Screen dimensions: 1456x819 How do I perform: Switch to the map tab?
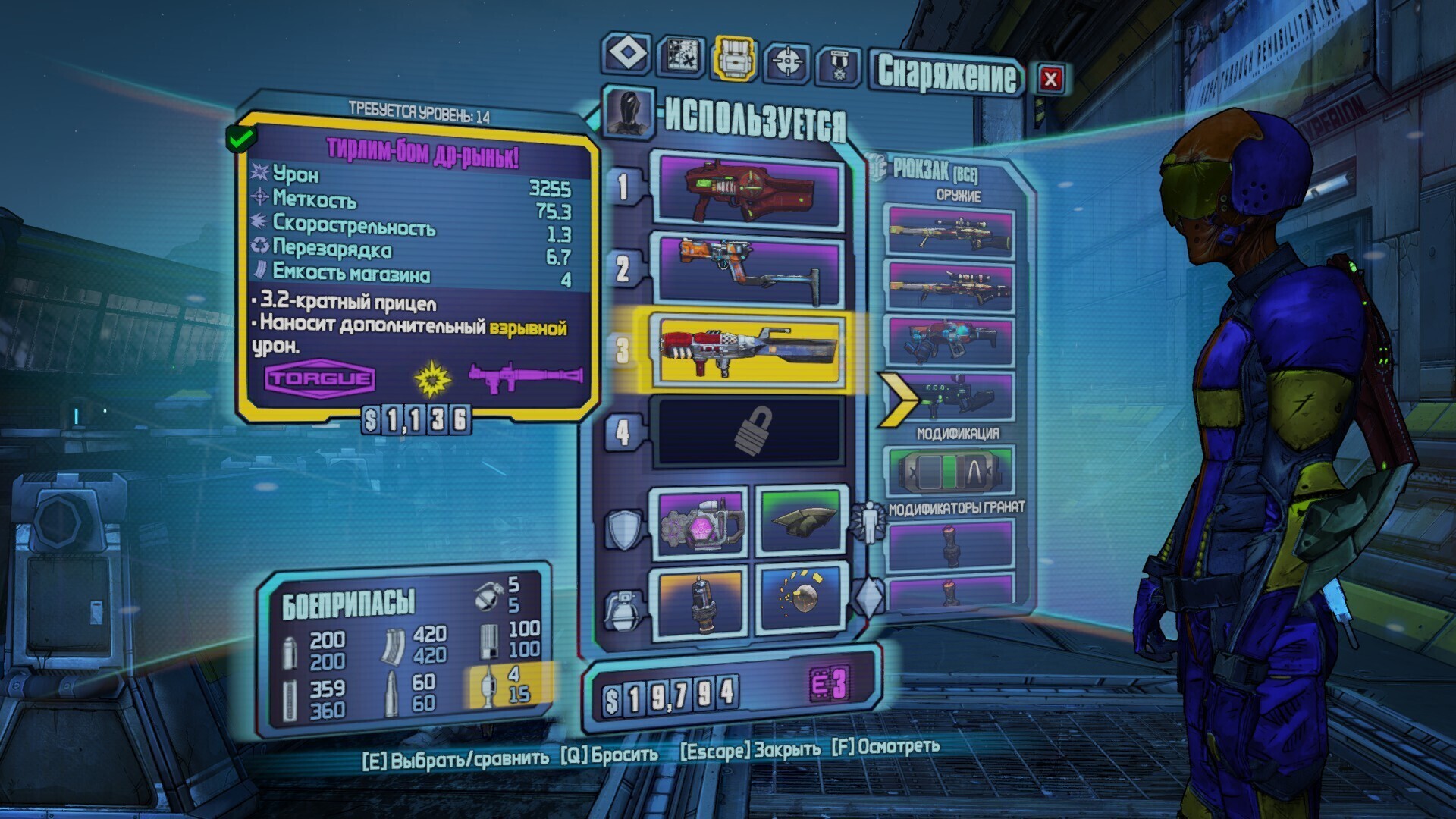[x=680, y=56]
